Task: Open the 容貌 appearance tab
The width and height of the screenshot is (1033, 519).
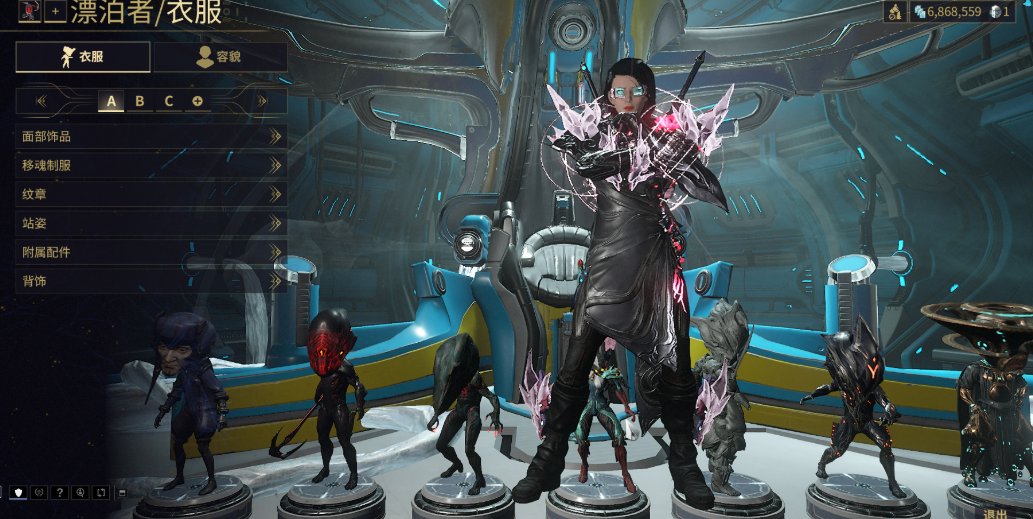Action: click(220, 57)
